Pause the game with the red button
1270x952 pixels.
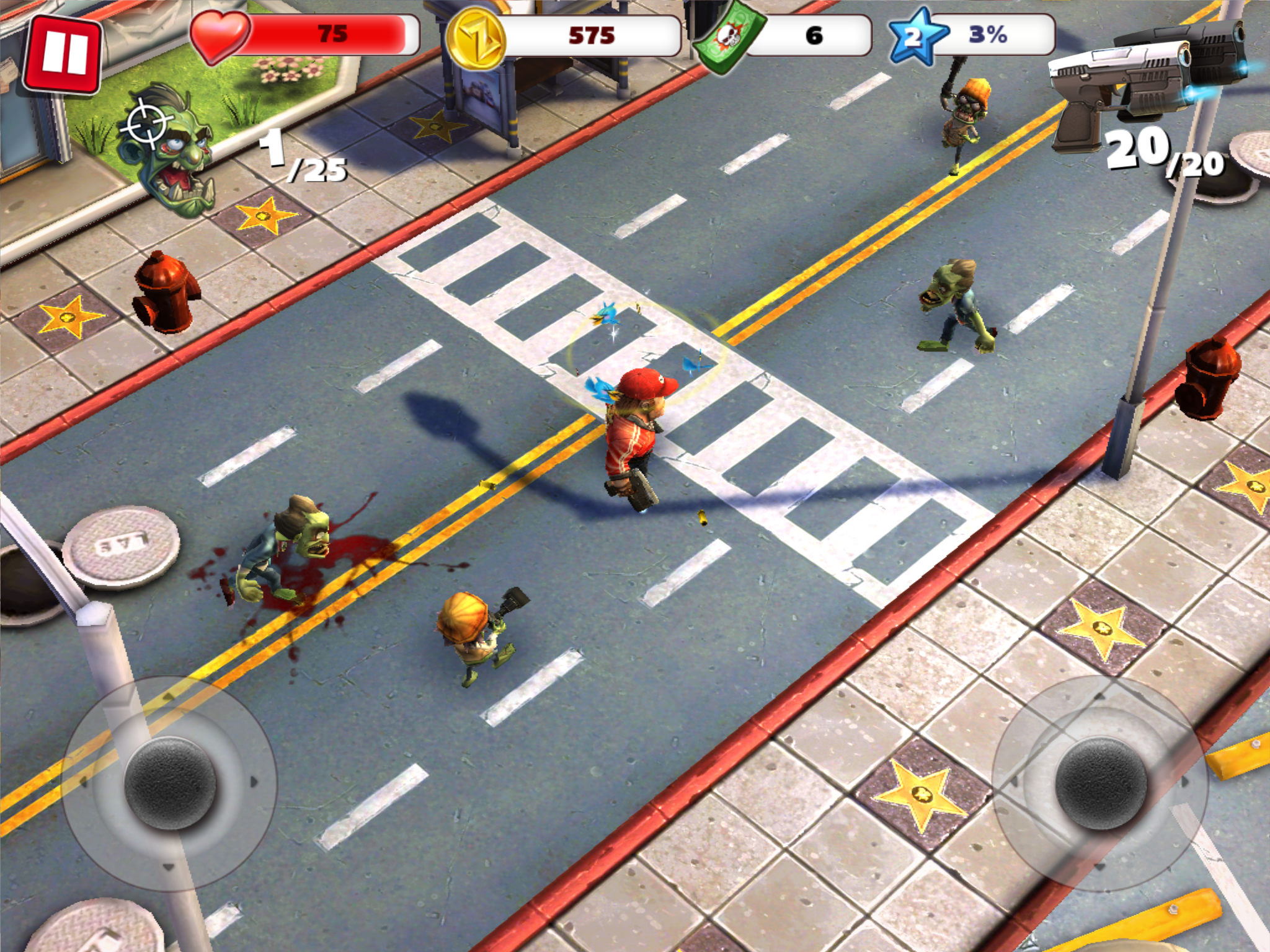(63, 55)
